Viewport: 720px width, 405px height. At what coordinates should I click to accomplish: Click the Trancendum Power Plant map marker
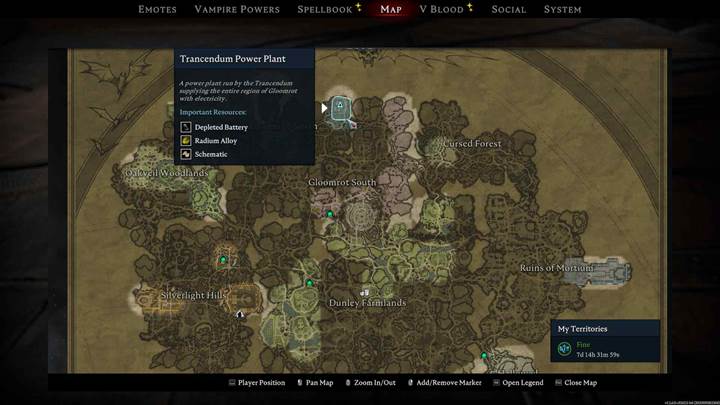pyautogui.click(x=340, y=106)
